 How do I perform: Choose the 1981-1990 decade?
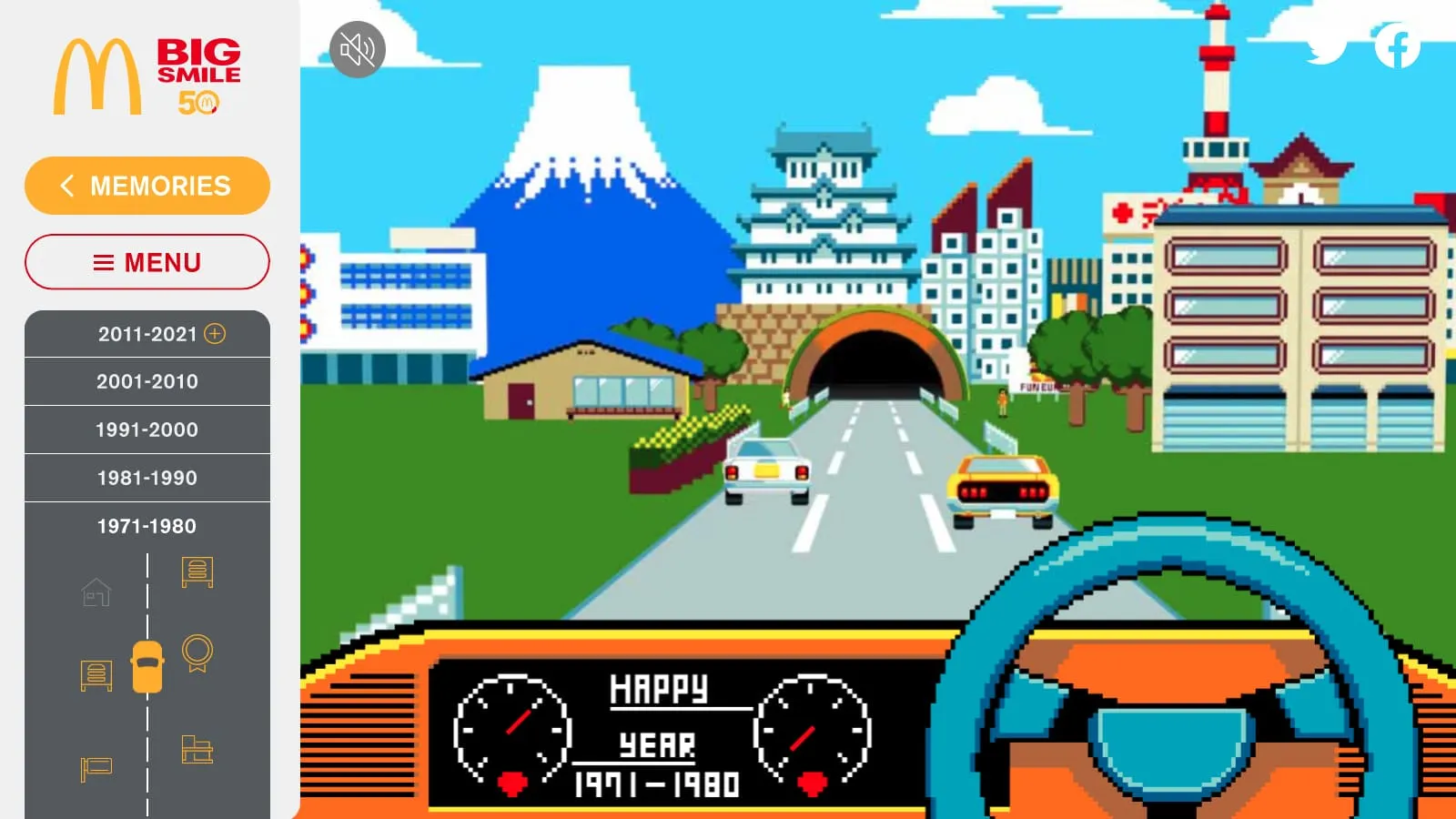pos(147,478)
